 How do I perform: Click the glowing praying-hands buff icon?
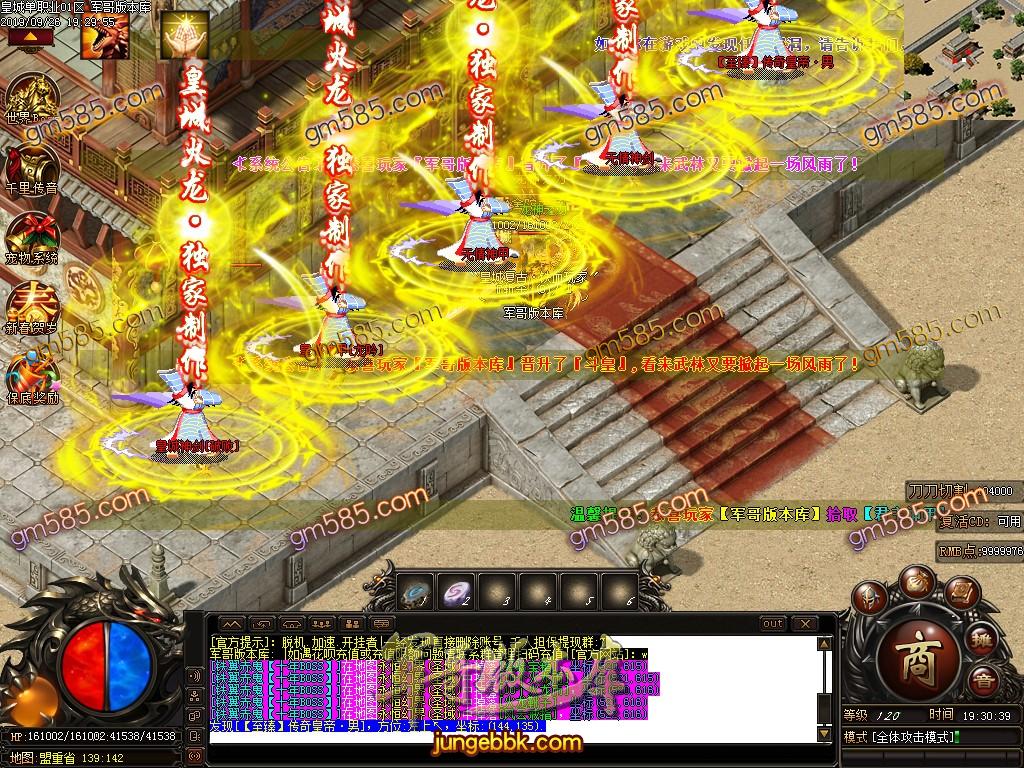185,36
